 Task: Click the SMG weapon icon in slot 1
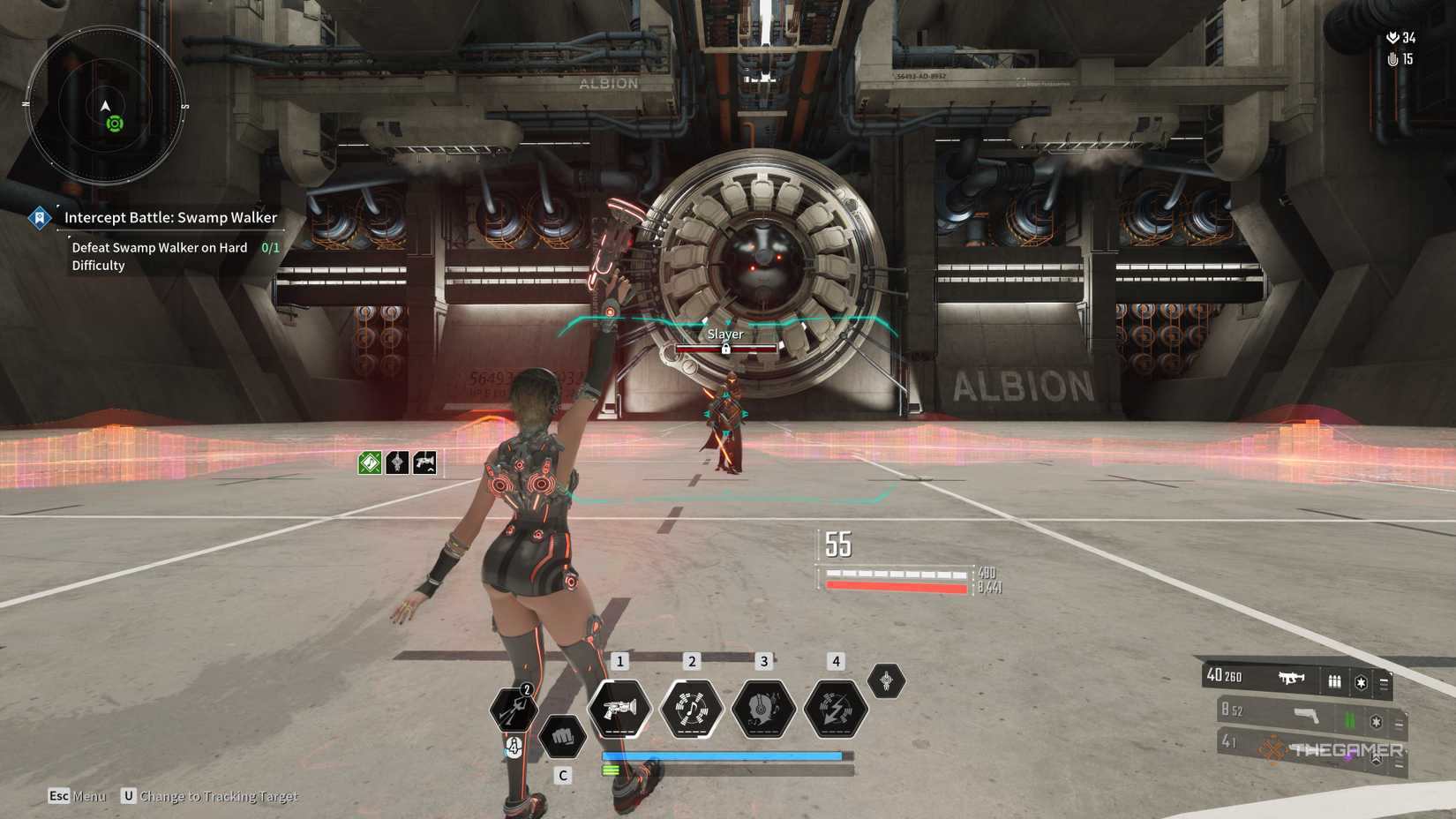click(1291, 678)
